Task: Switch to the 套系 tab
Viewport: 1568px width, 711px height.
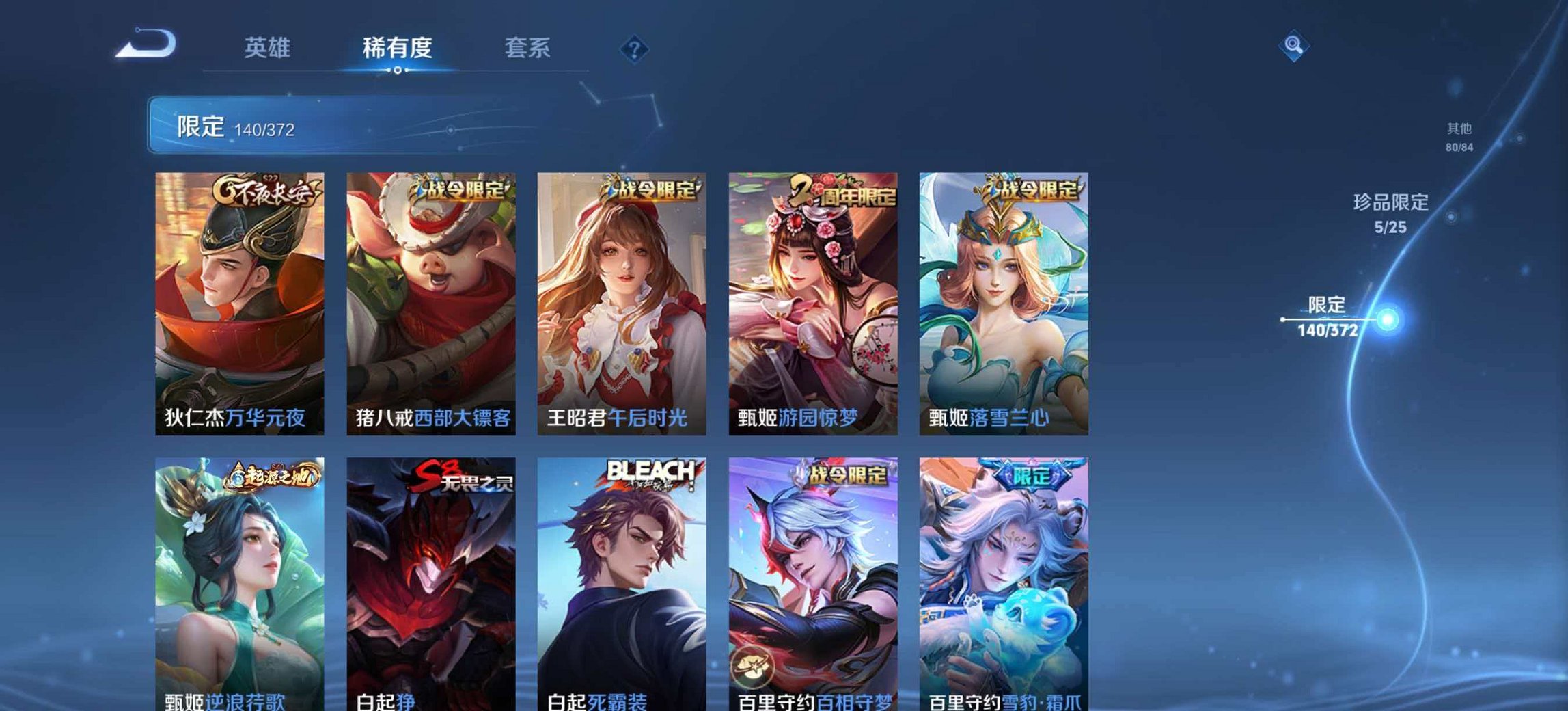Action: tap(528, 46)
